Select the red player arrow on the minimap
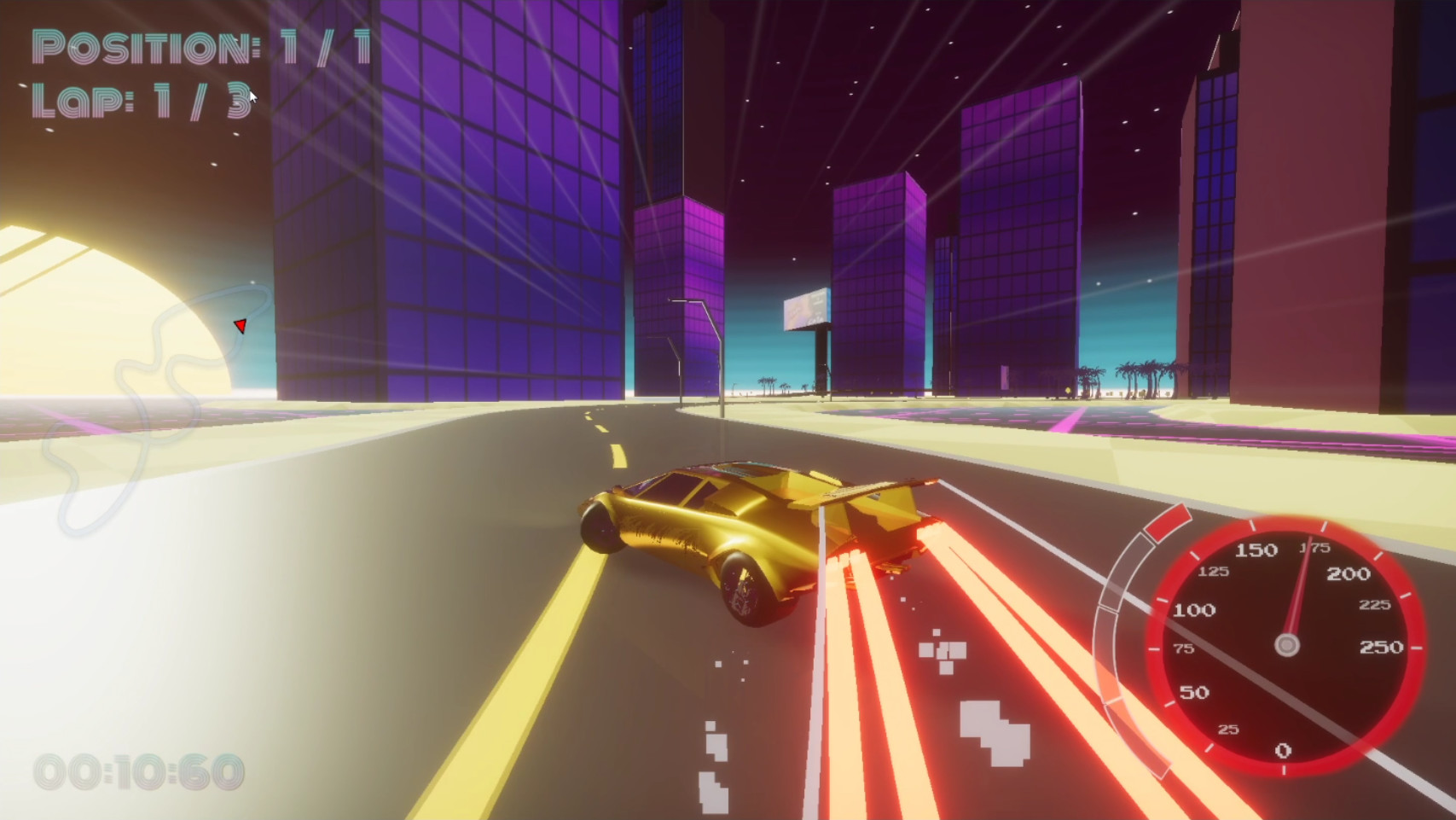Image resolution: width=1456 pixels, height=820 pixels. pyautogui.click(x=241, y=327)
